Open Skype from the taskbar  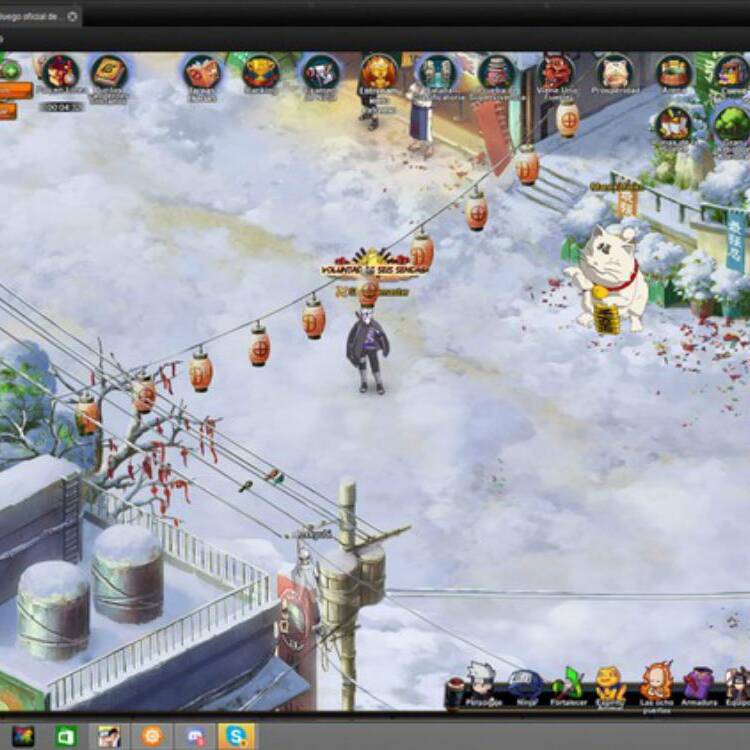(x=236, y=736)
